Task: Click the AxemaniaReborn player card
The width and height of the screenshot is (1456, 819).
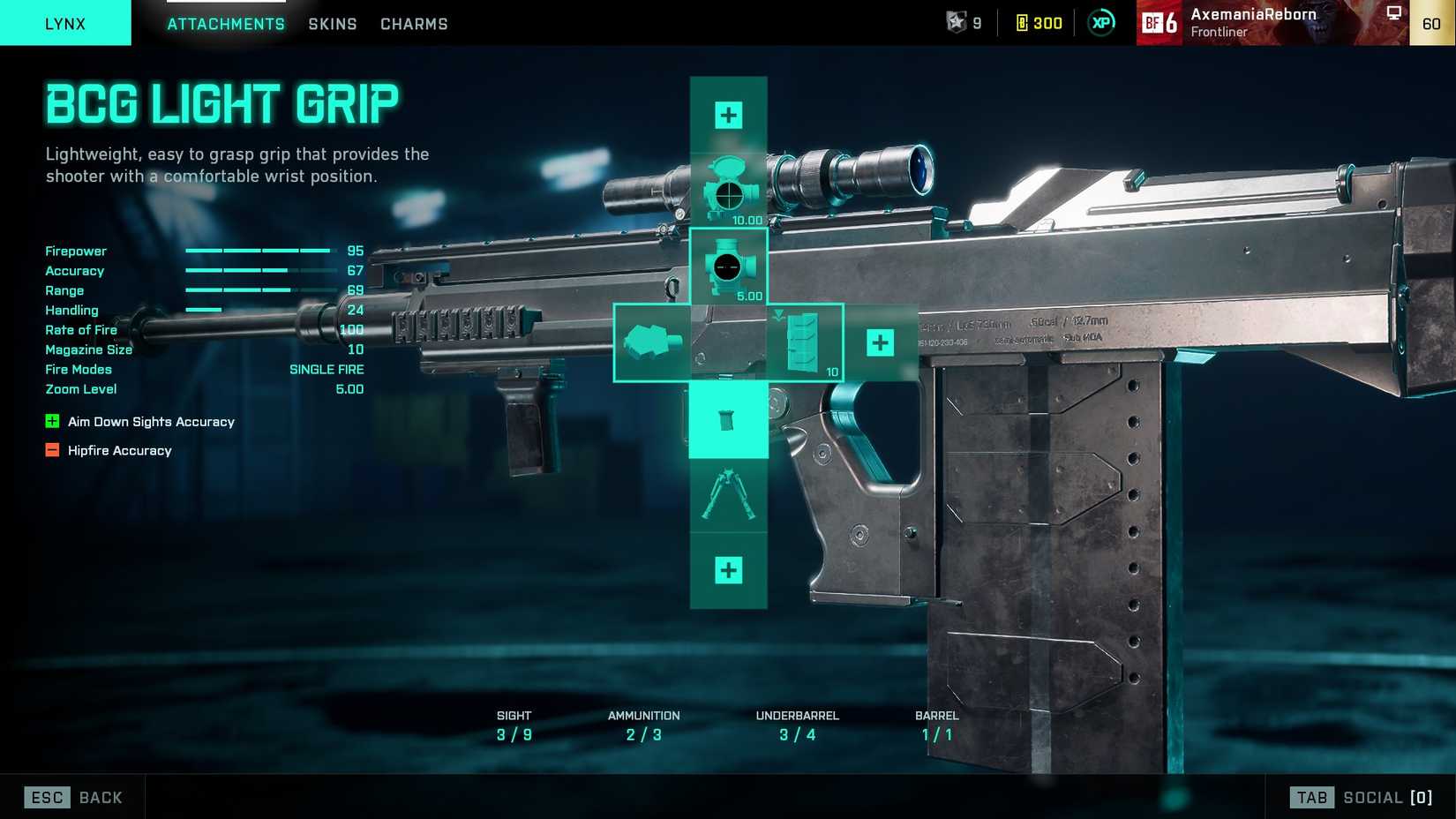Action: coord(1253,23)
